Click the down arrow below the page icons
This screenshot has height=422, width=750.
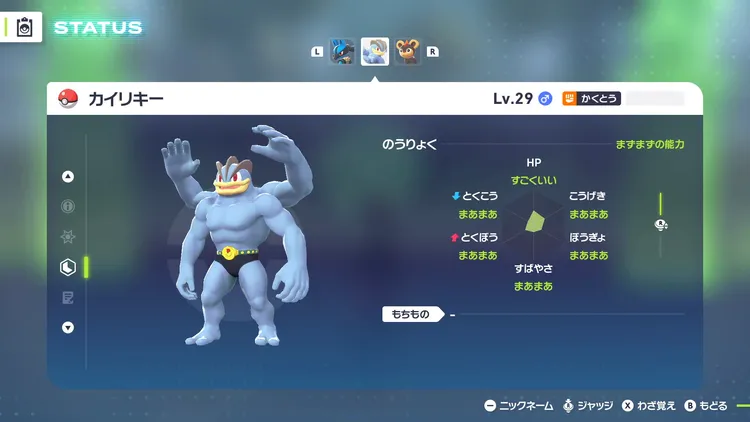coord(68,327)
